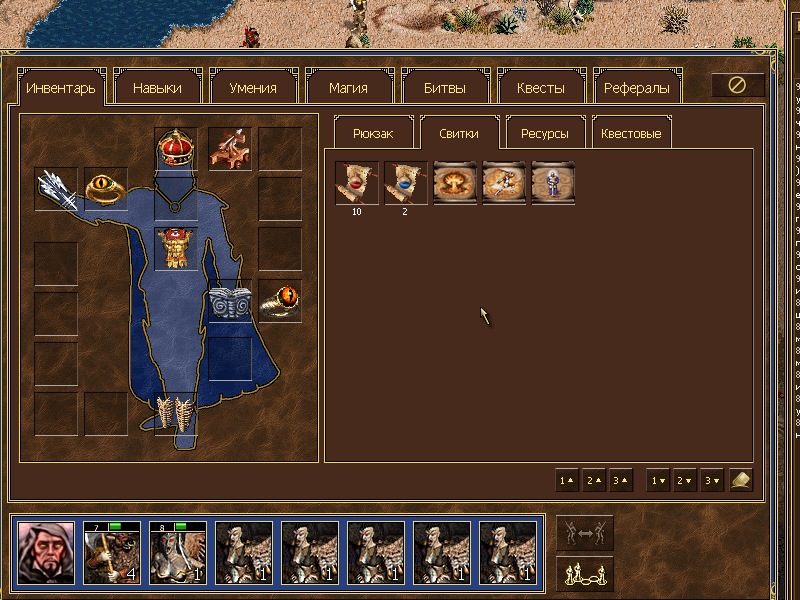
Task: Click the golden breastplate armor slot
Action: (176, 249)
